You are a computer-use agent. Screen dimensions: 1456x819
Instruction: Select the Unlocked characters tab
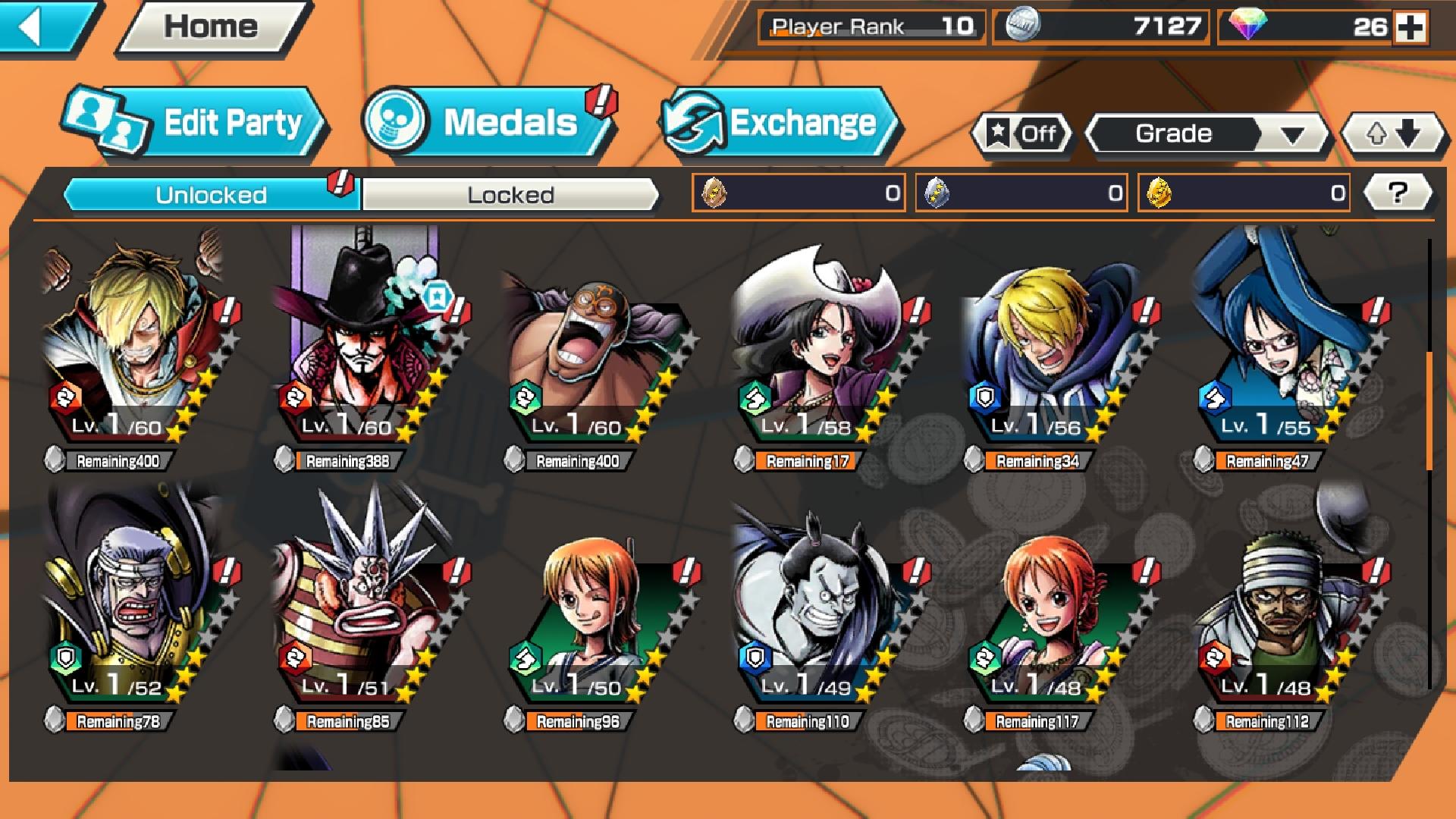click(211, 195)
